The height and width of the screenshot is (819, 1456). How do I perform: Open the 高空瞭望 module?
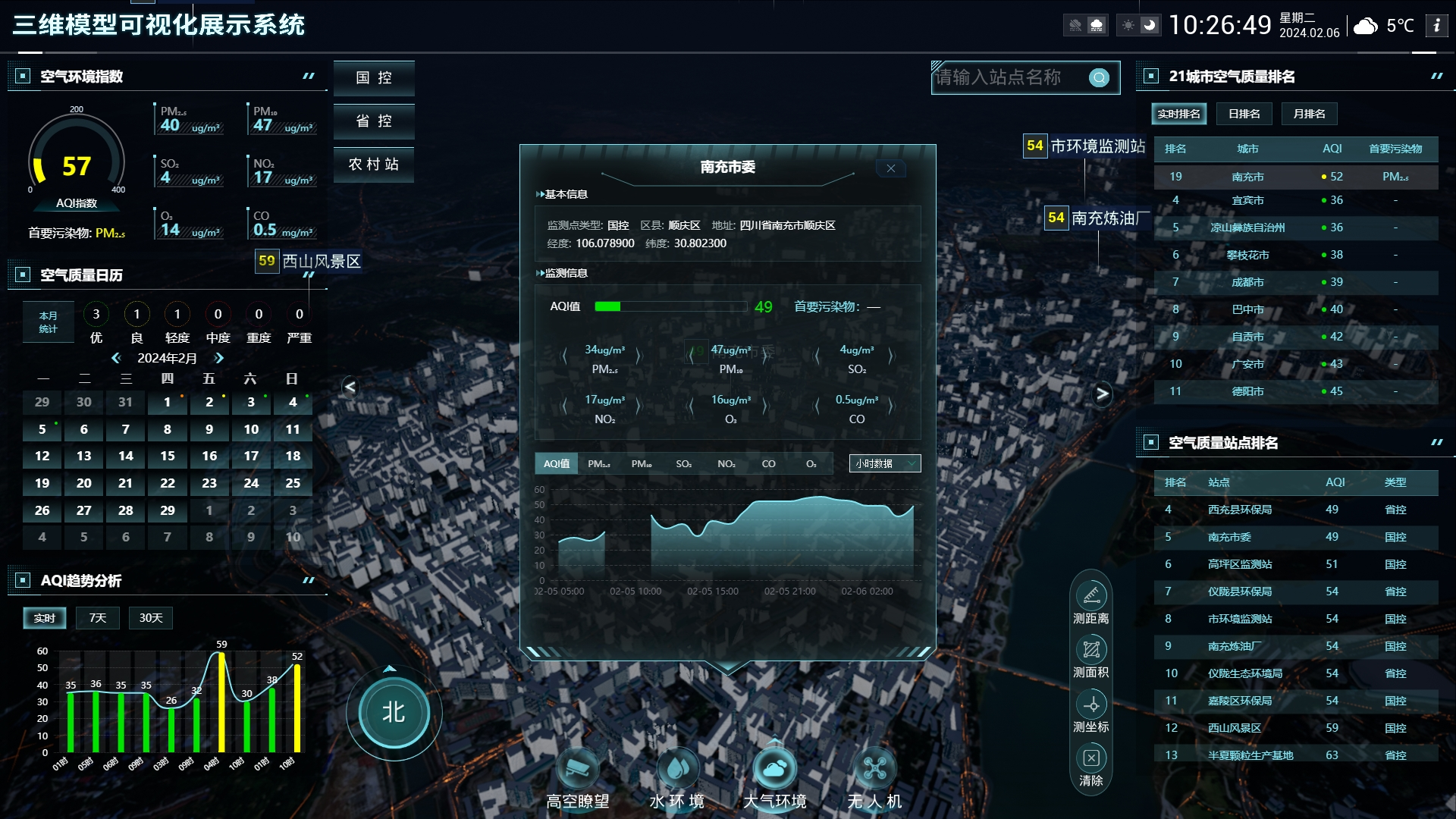point(578,771)
